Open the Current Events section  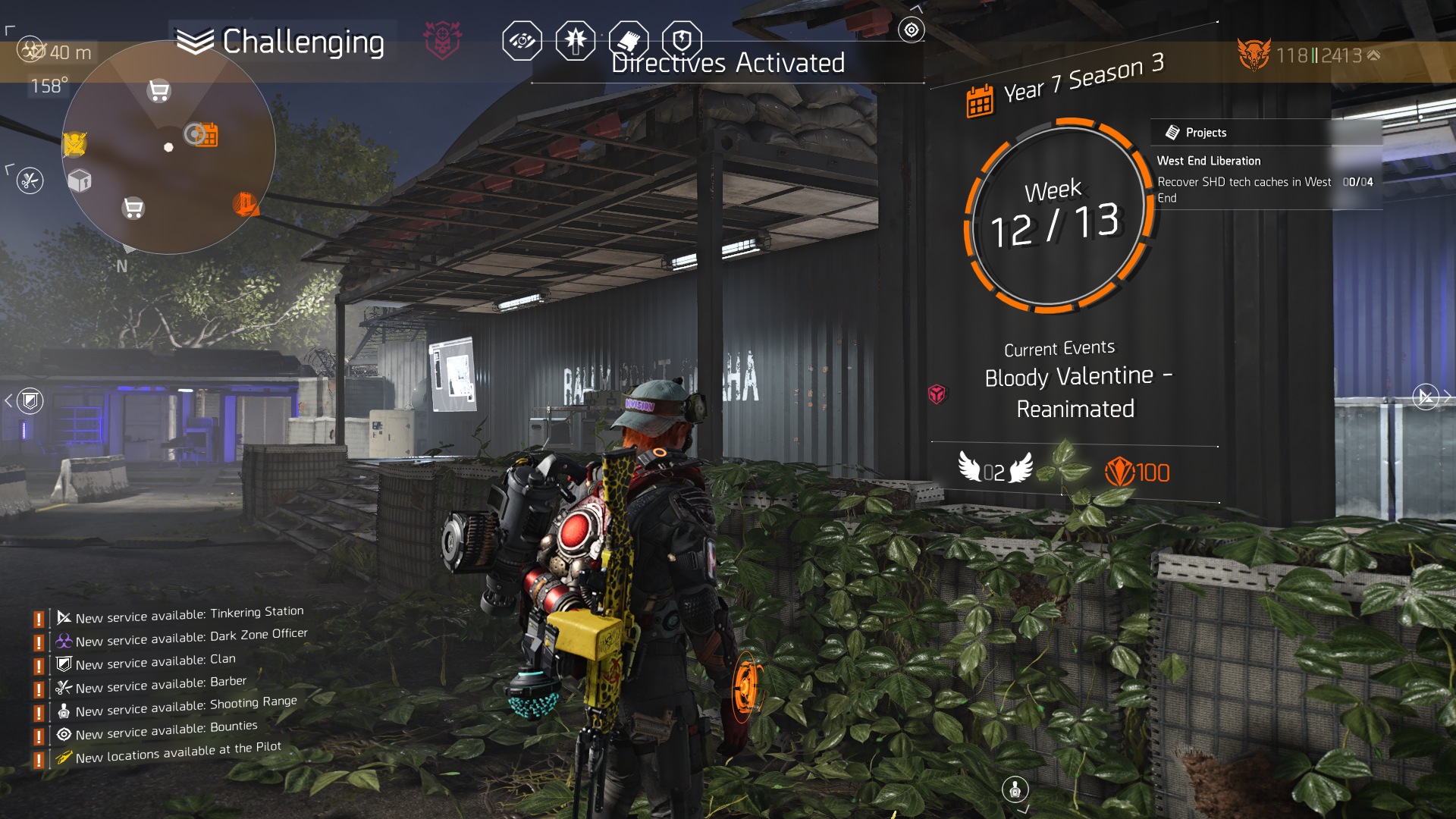coord(1059,347)
